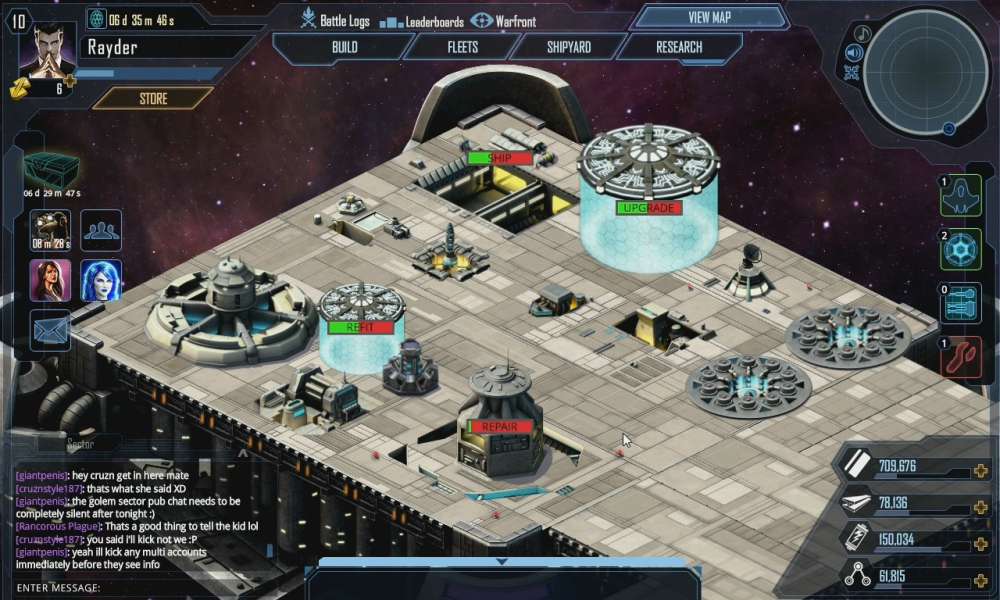
Task: Open the BUILD menu
Action: [345, 47]
